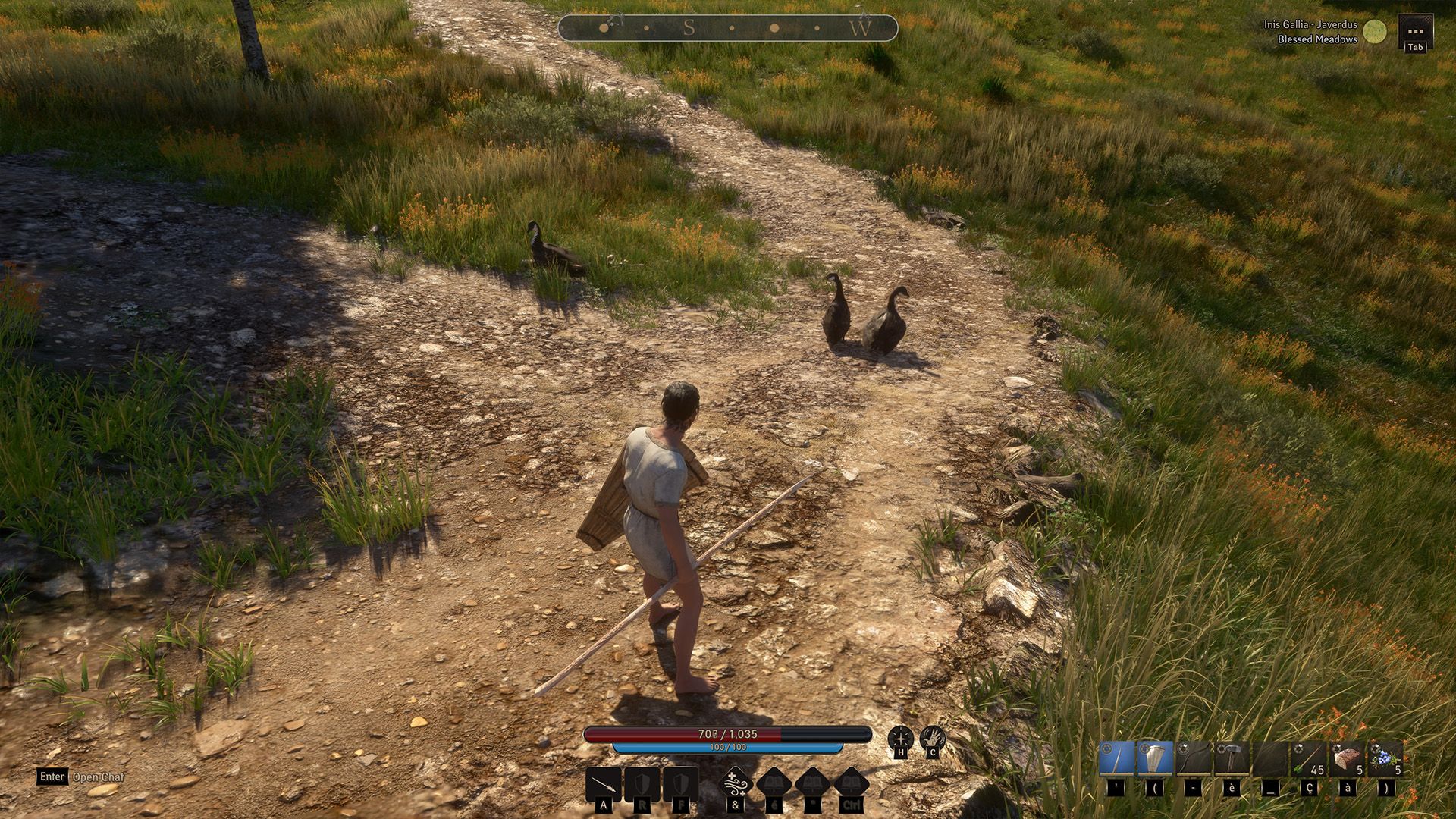The width and height of the screenshot is (1456, 819).
Task: Select the hammer hotbar slot
Action: (x=1232, y=759)
